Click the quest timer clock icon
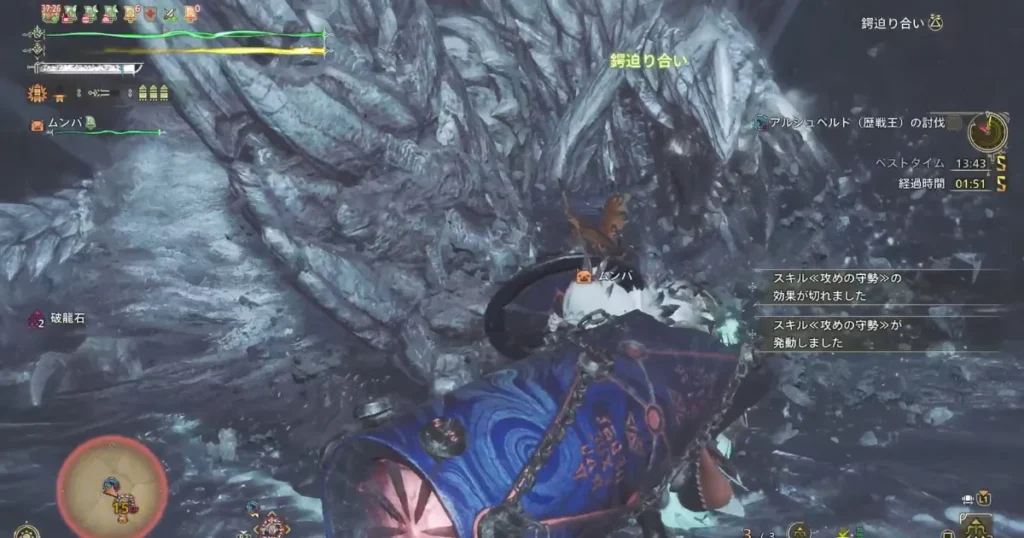Viewport: 1024px width, 538px height. point(986,130)
